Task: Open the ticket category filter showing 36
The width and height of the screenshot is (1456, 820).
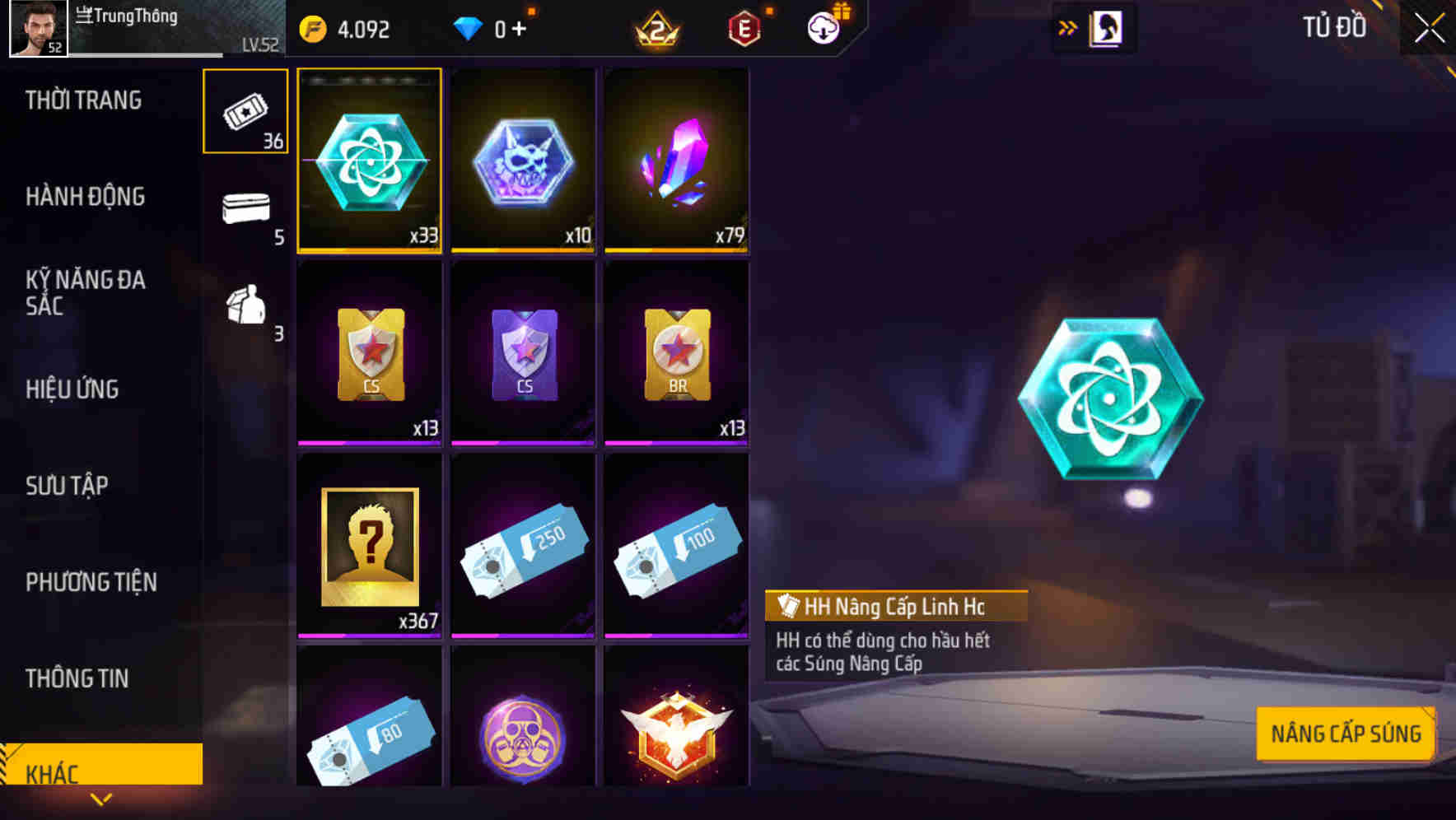Action: [x=245, y=111]
